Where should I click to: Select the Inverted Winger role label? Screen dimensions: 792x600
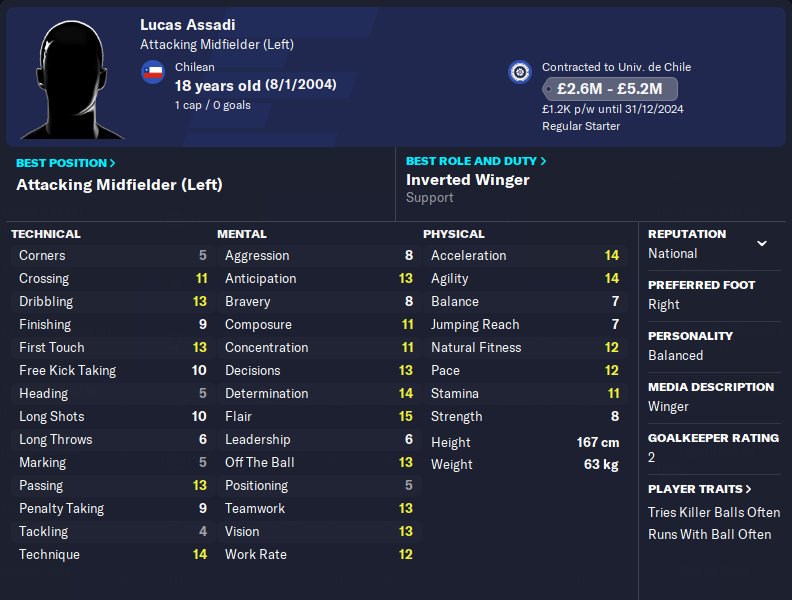(468, 180)
